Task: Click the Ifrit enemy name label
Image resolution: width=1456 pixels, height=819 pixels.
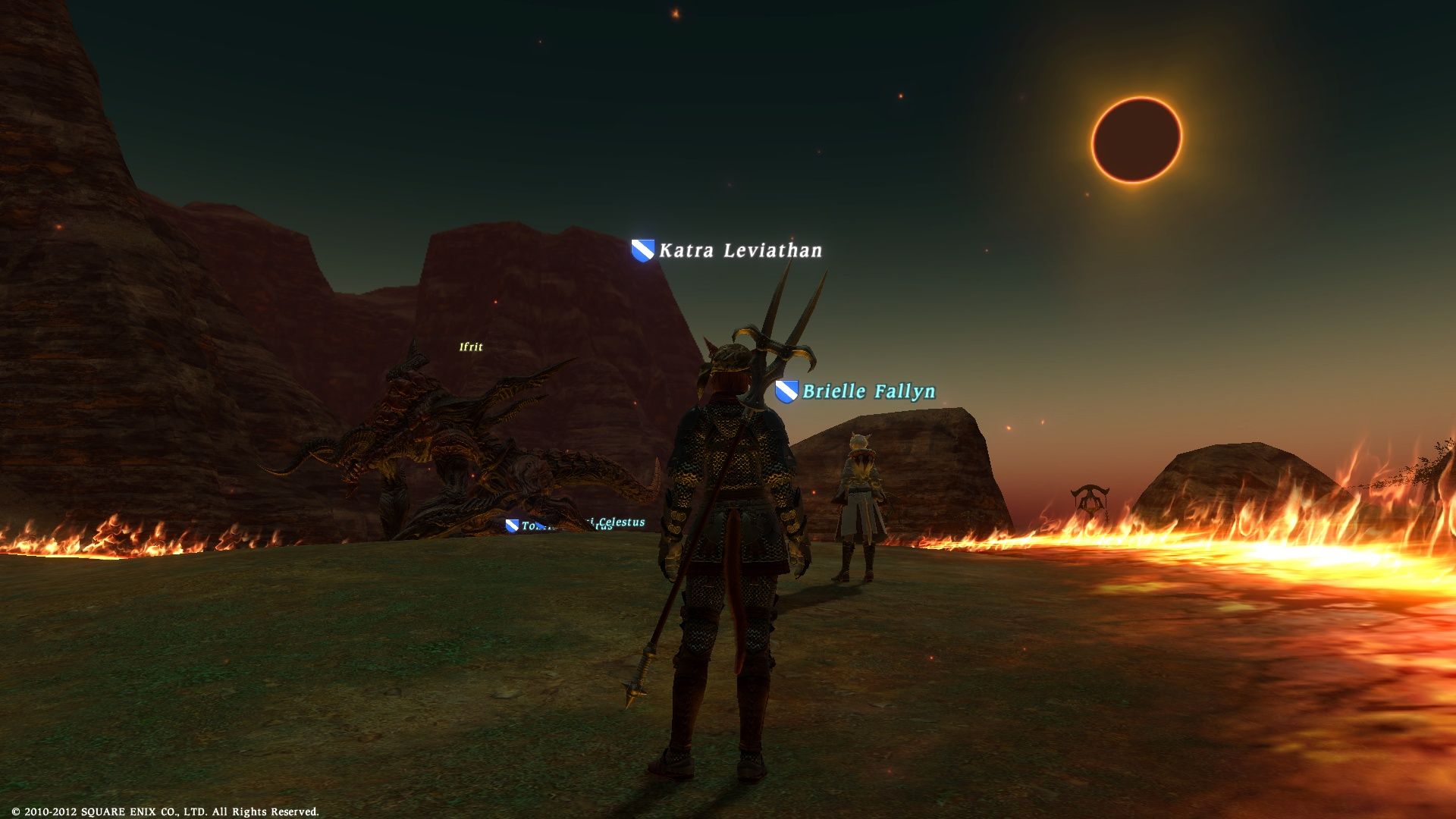Action: point(471,347)
